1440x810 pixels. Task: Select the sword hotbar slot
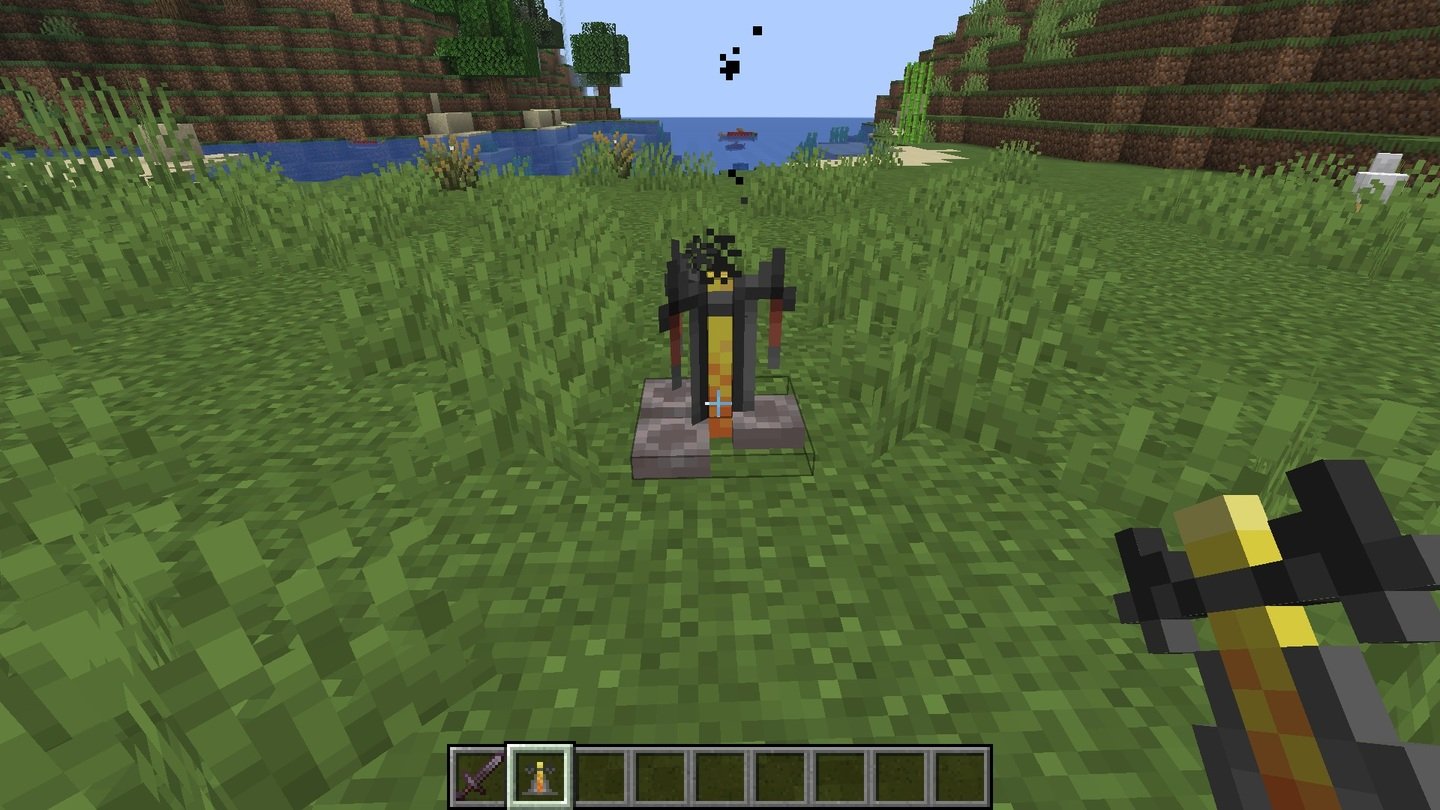pyautogui.click(x=479, y=775)
